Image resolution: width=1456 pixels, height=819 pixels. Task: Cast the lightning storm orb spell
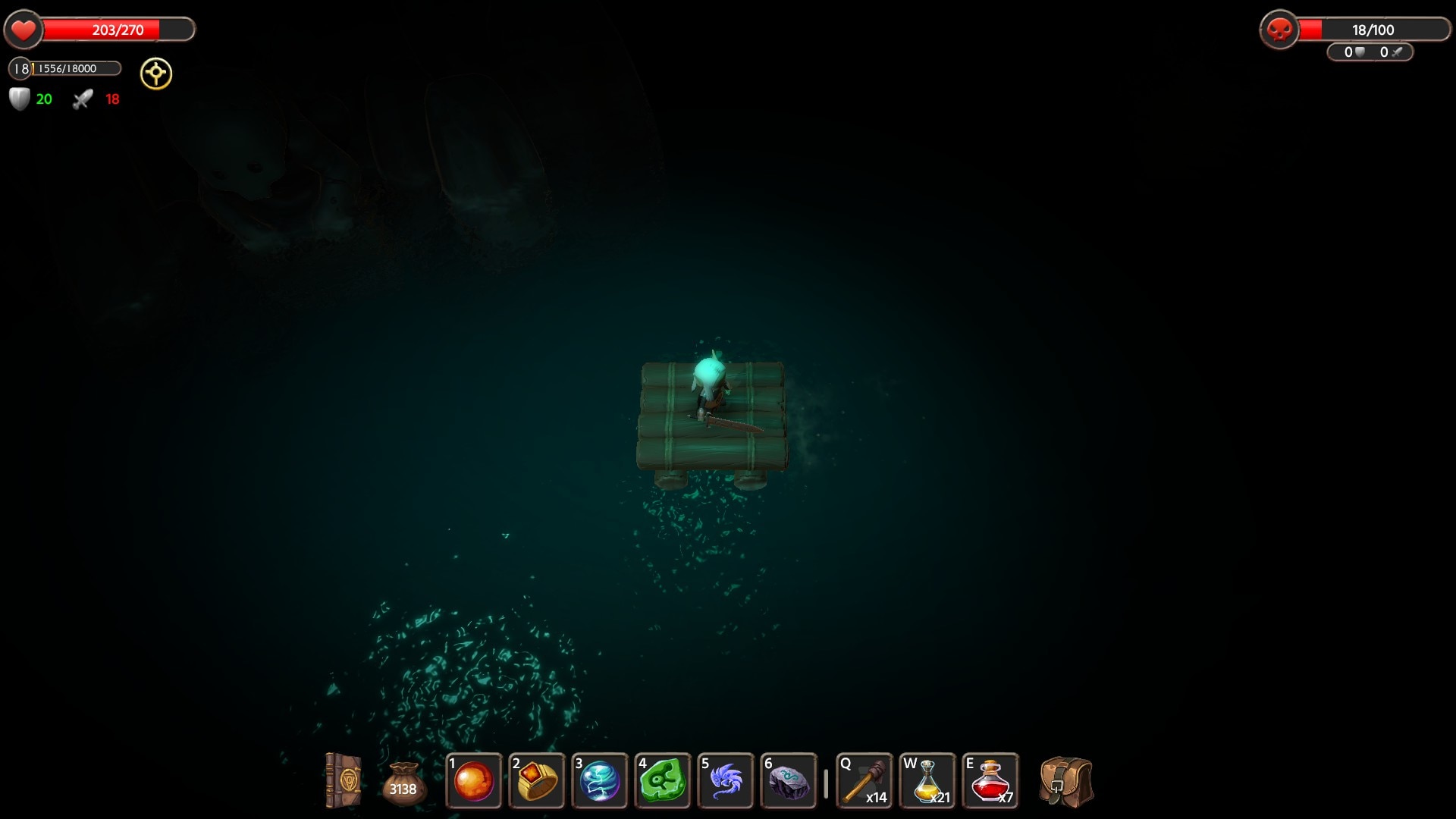[600, 781]
